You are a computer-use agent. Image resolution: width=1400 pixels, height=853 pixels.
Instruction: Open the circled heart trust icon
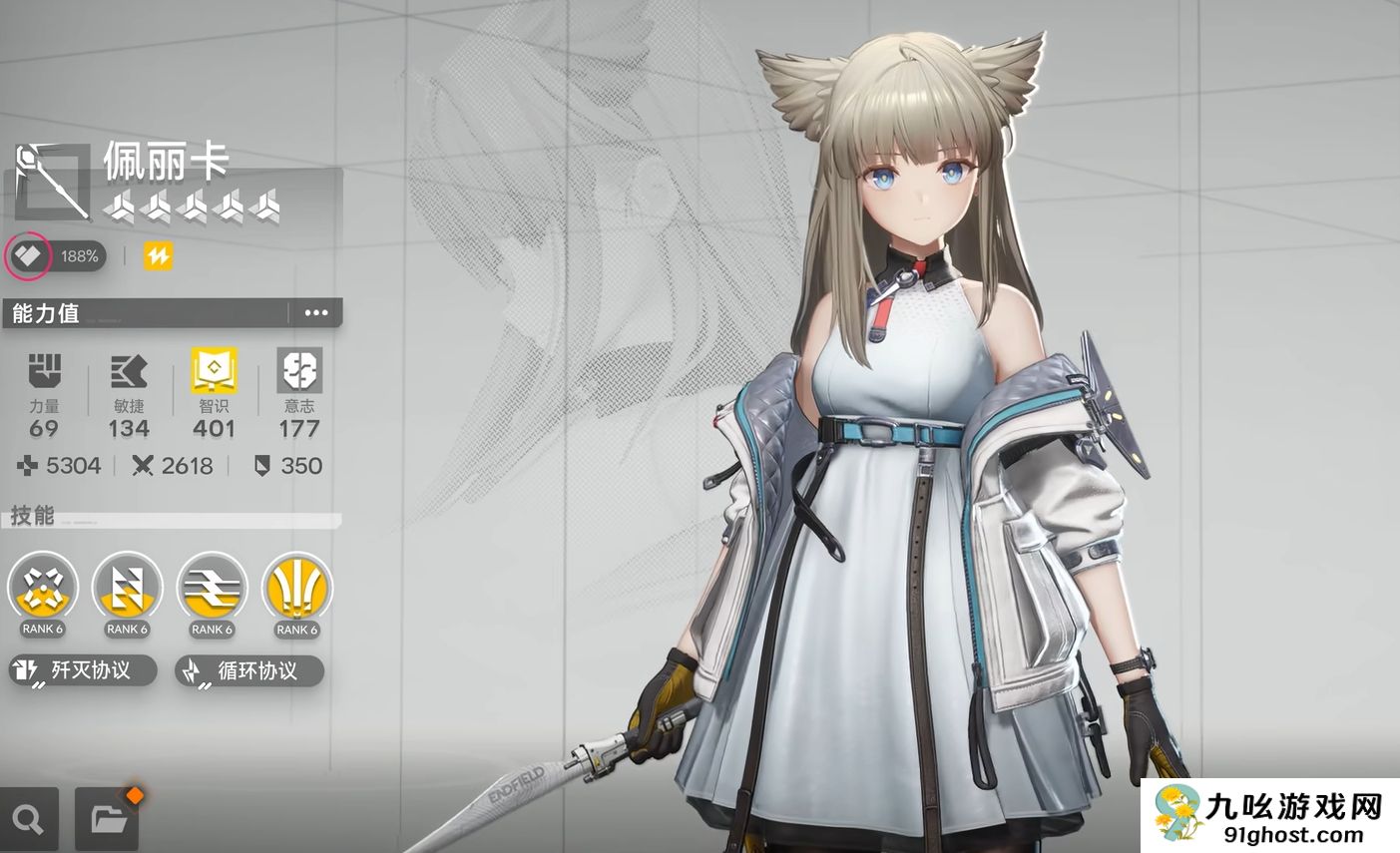(28, 256)
